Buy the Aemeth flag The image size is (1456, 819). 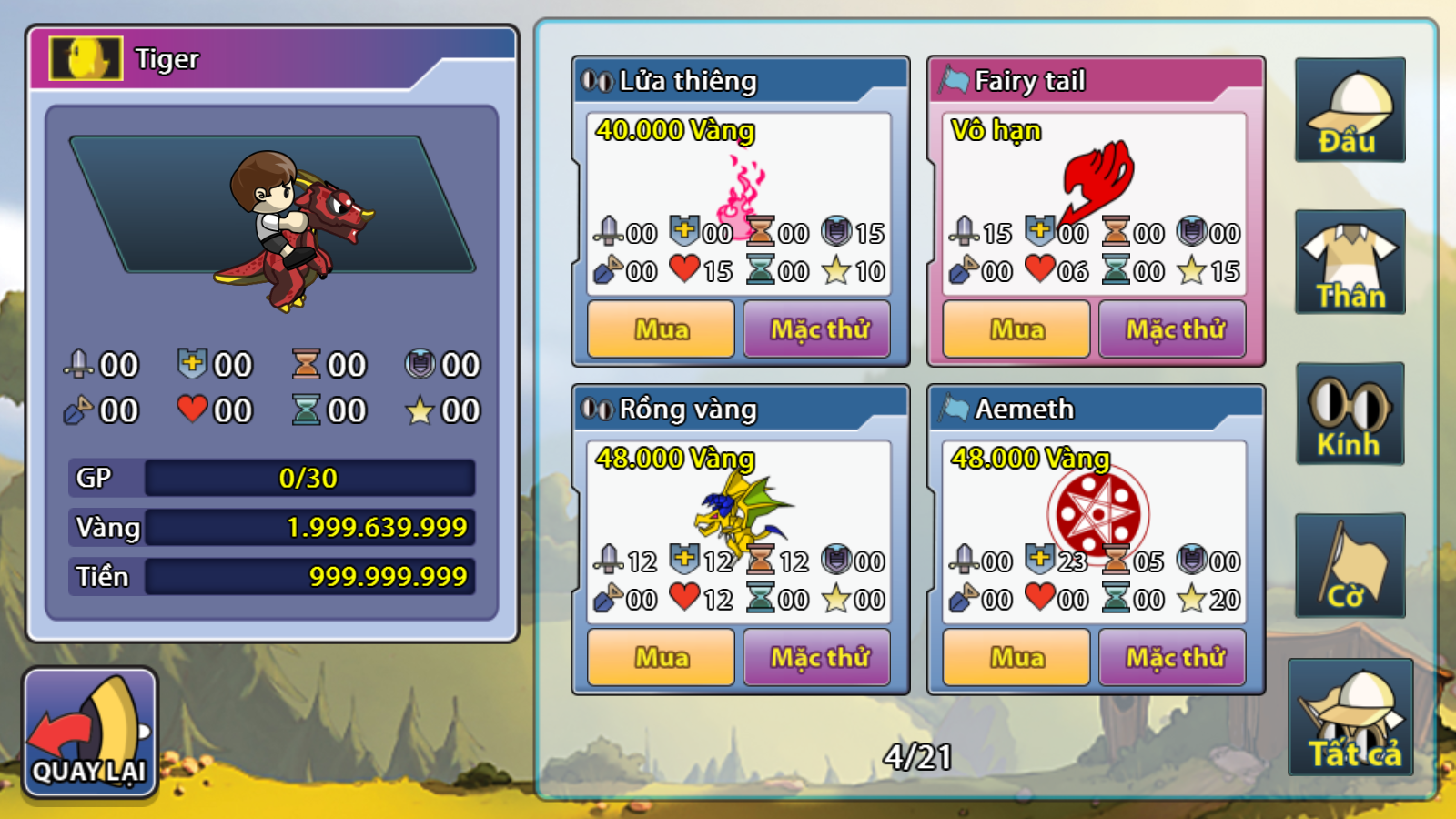pos(1016,657)
